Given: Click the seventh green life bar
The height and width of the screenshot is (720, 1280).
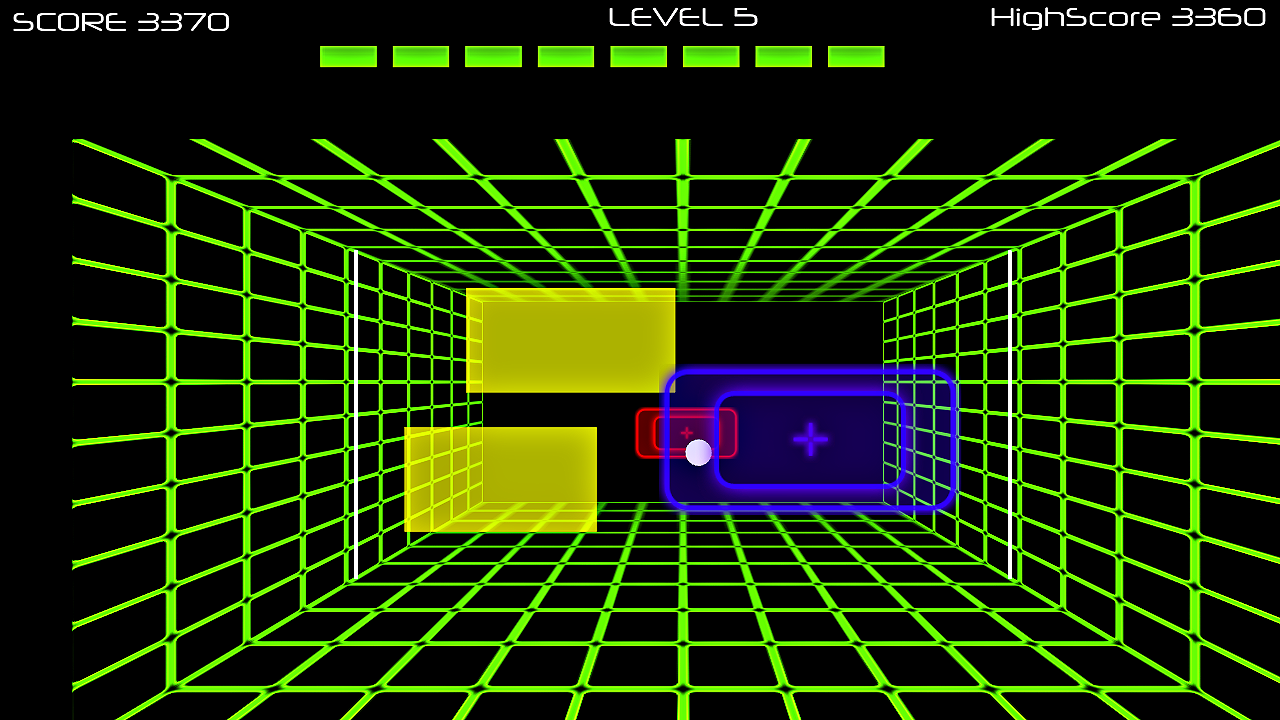Looking at the screenshot, I should coord(782,56).
